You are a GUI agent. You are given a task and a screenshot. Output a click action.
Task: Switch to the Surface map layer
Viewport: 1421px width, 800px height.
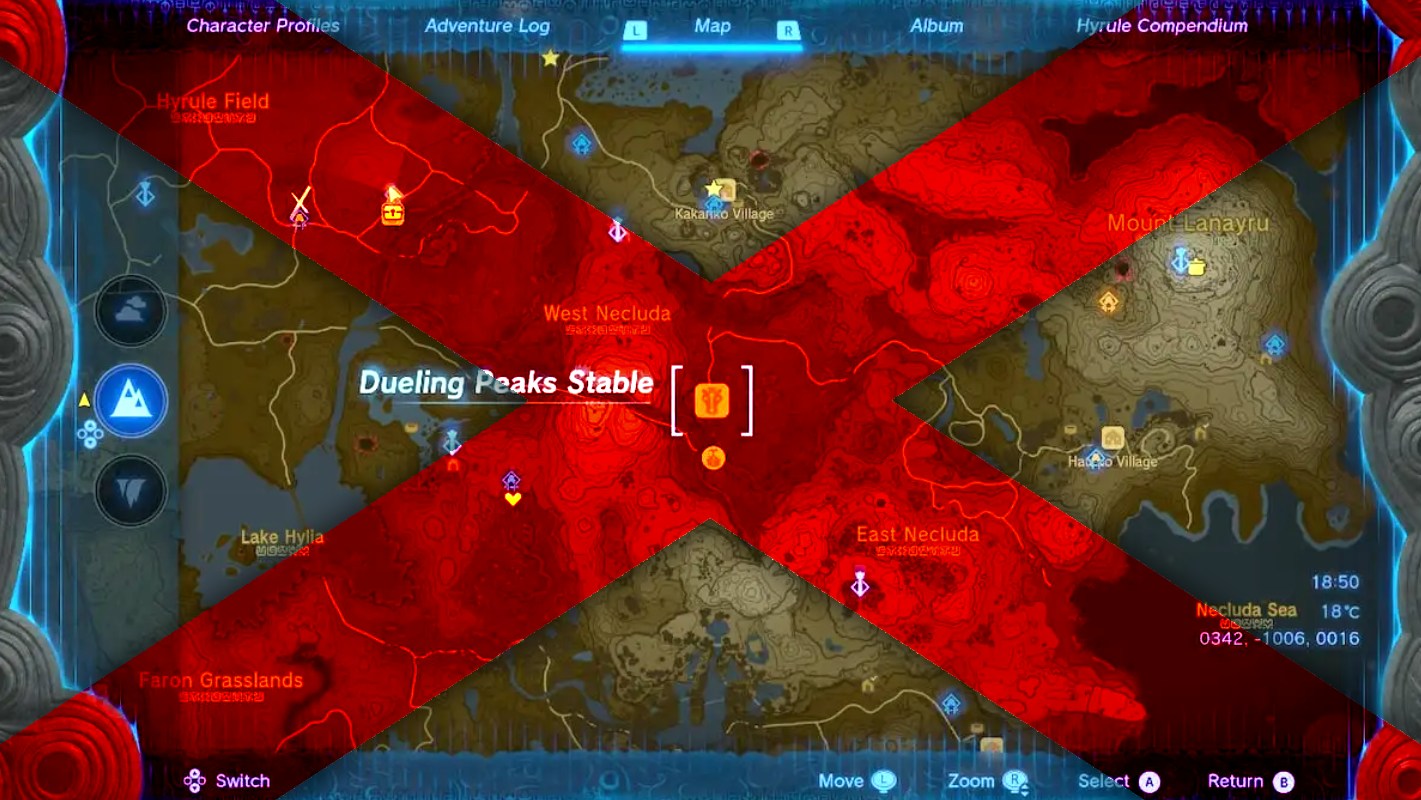click(x=130, y=402)
